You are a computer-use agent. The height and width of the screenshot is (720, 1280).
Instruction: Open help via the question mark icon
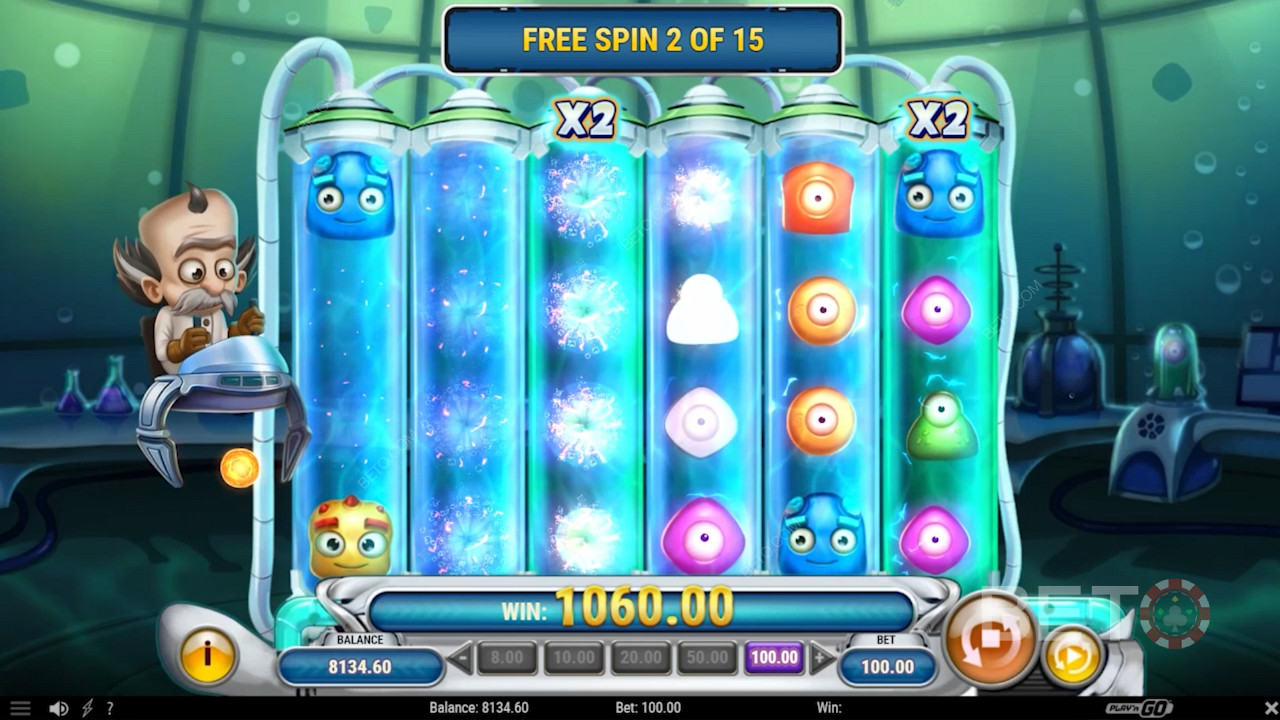pos(110,708)
